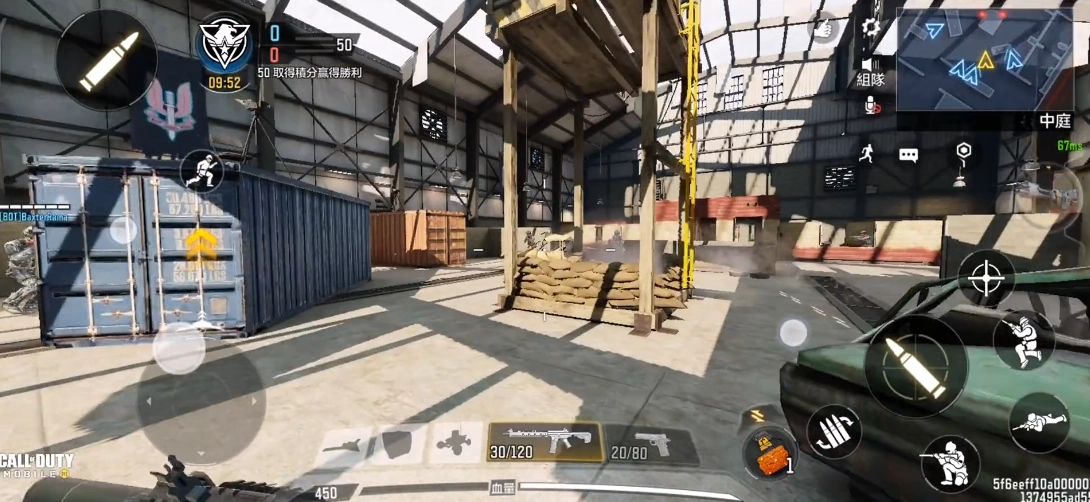Image resolution: width=1090 pixels, height=502 pixels.
Task: Select the drone scorestreak slot
Action: [x=453, y=443]
